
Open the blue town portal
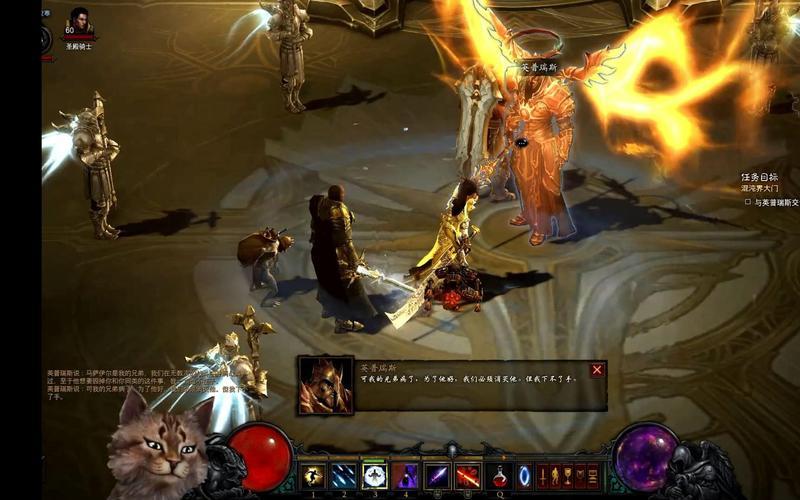pos(524,476)
